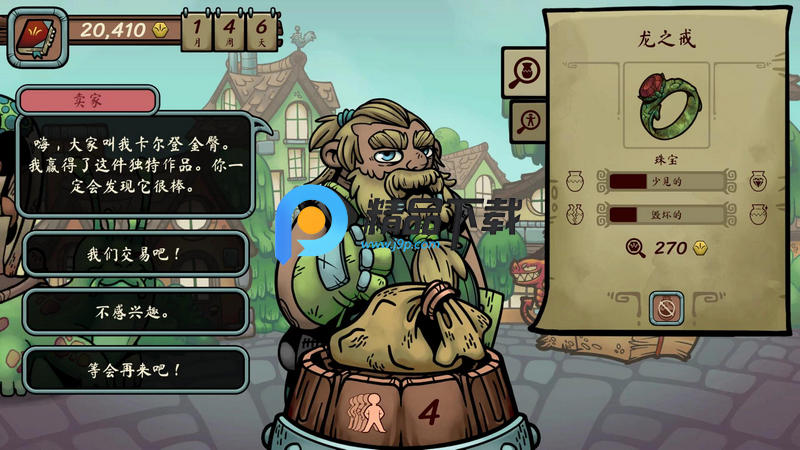This screenshot has height=450, width=800.
Task: Pick the "等会再来吧！" dialogue choice
Action: pyautogui.click(x=135, y=369)
